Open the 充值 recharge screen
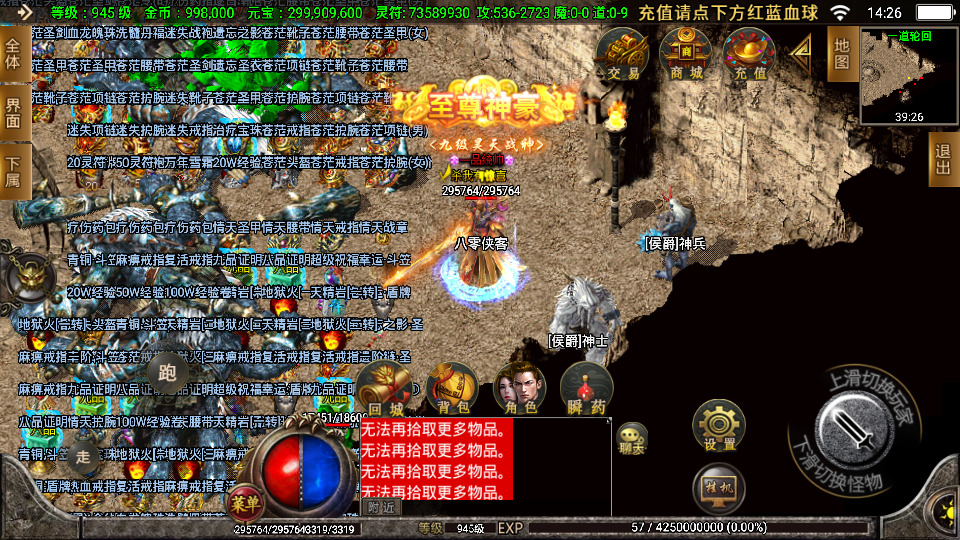Image resolution: width=960 pixels, height=540 pixels. pyautogui.click(x=750, y=55)
